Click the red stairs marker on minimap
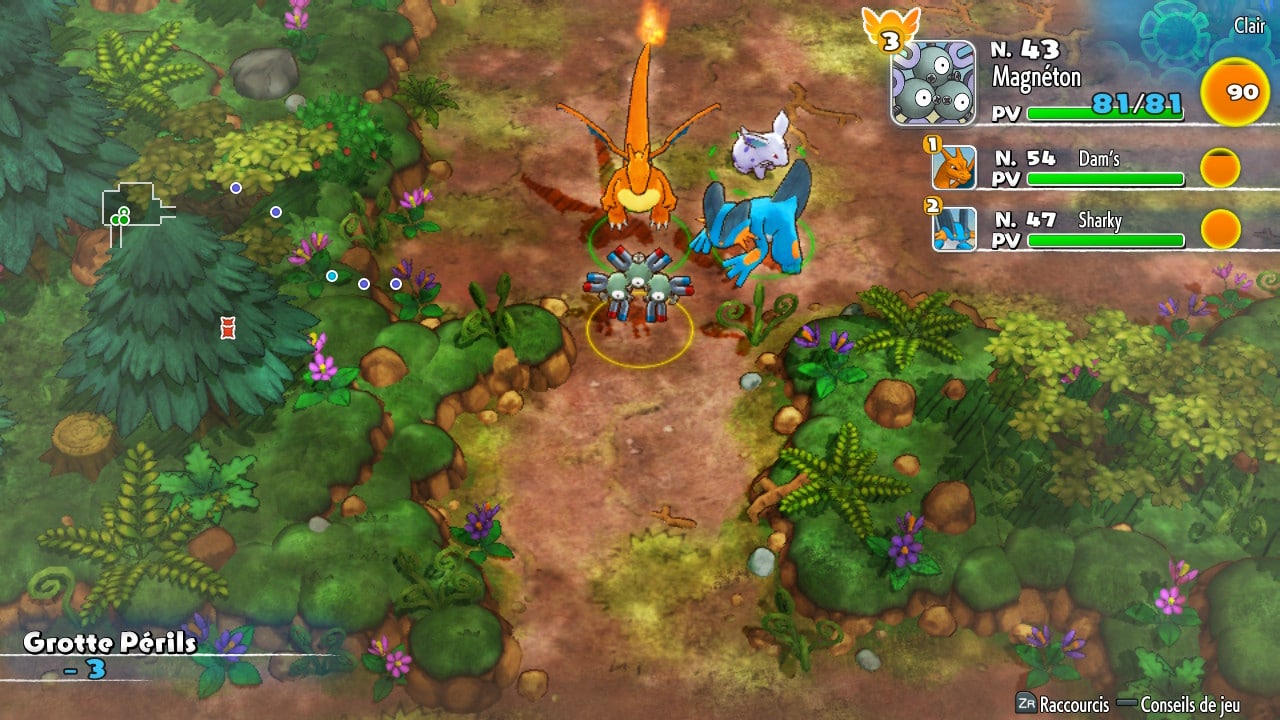Viewport: 1280px width, 720px height. [227, 326]
